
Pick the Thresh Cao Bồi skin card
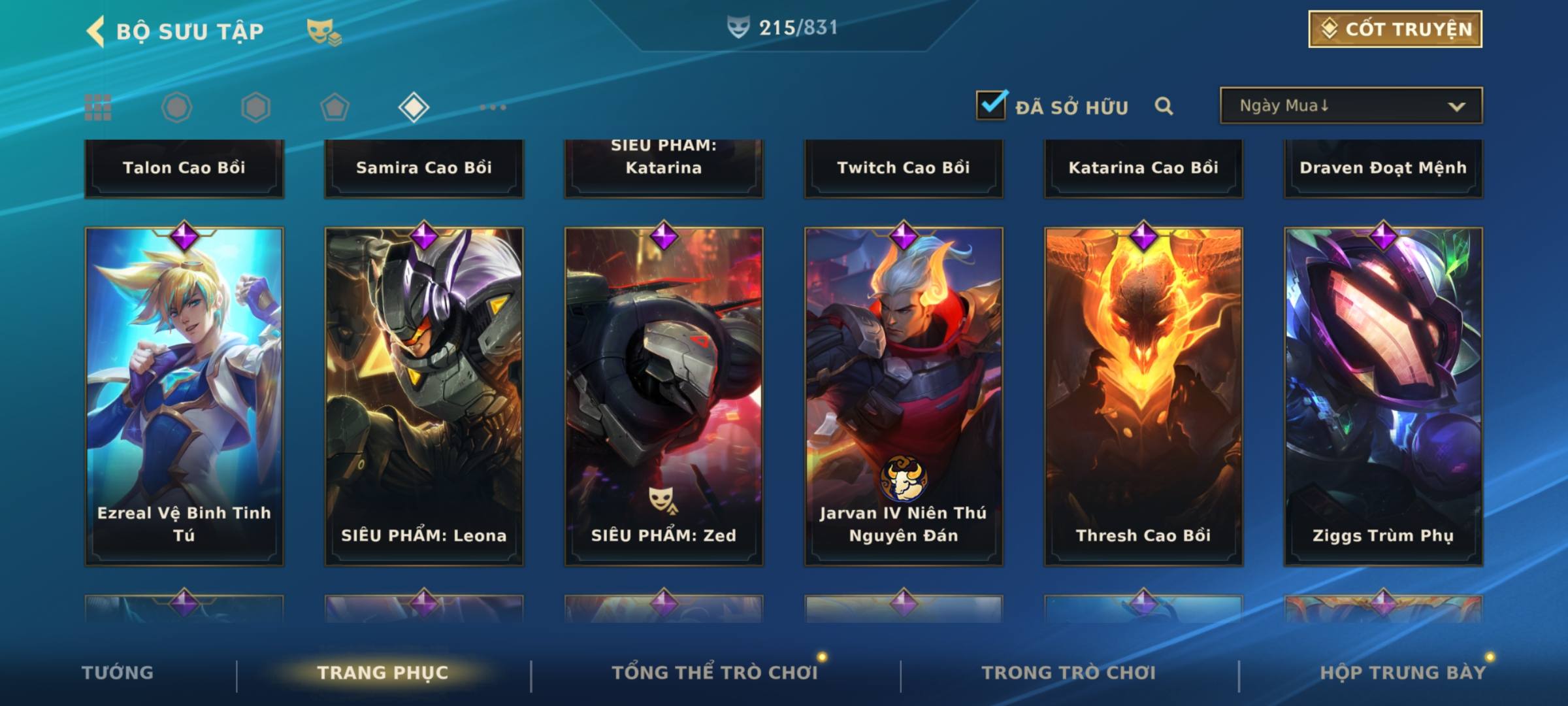[x=1143, y=395]
